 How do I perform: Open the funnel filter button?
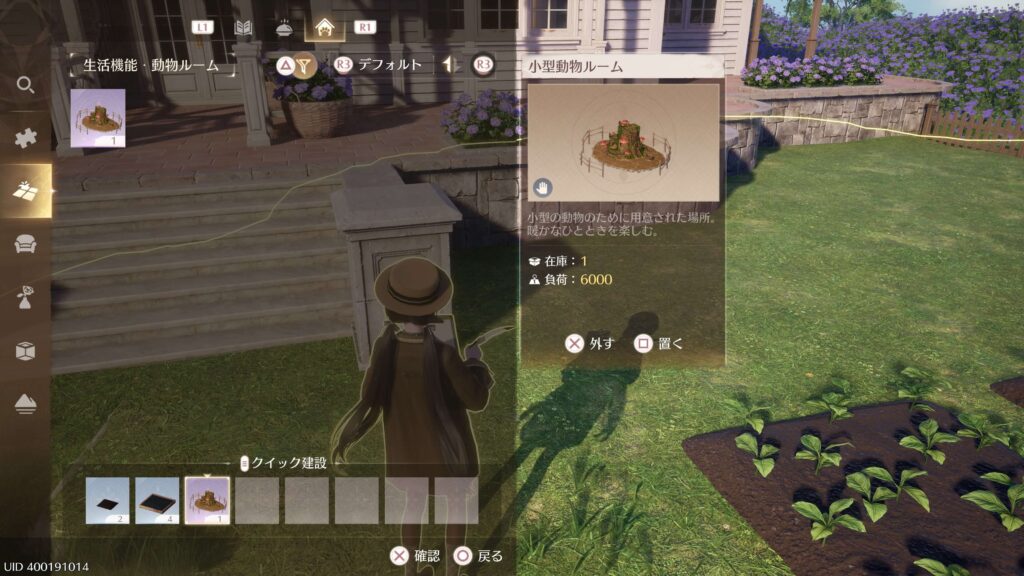pyautogui.click(x=306, y=65)
